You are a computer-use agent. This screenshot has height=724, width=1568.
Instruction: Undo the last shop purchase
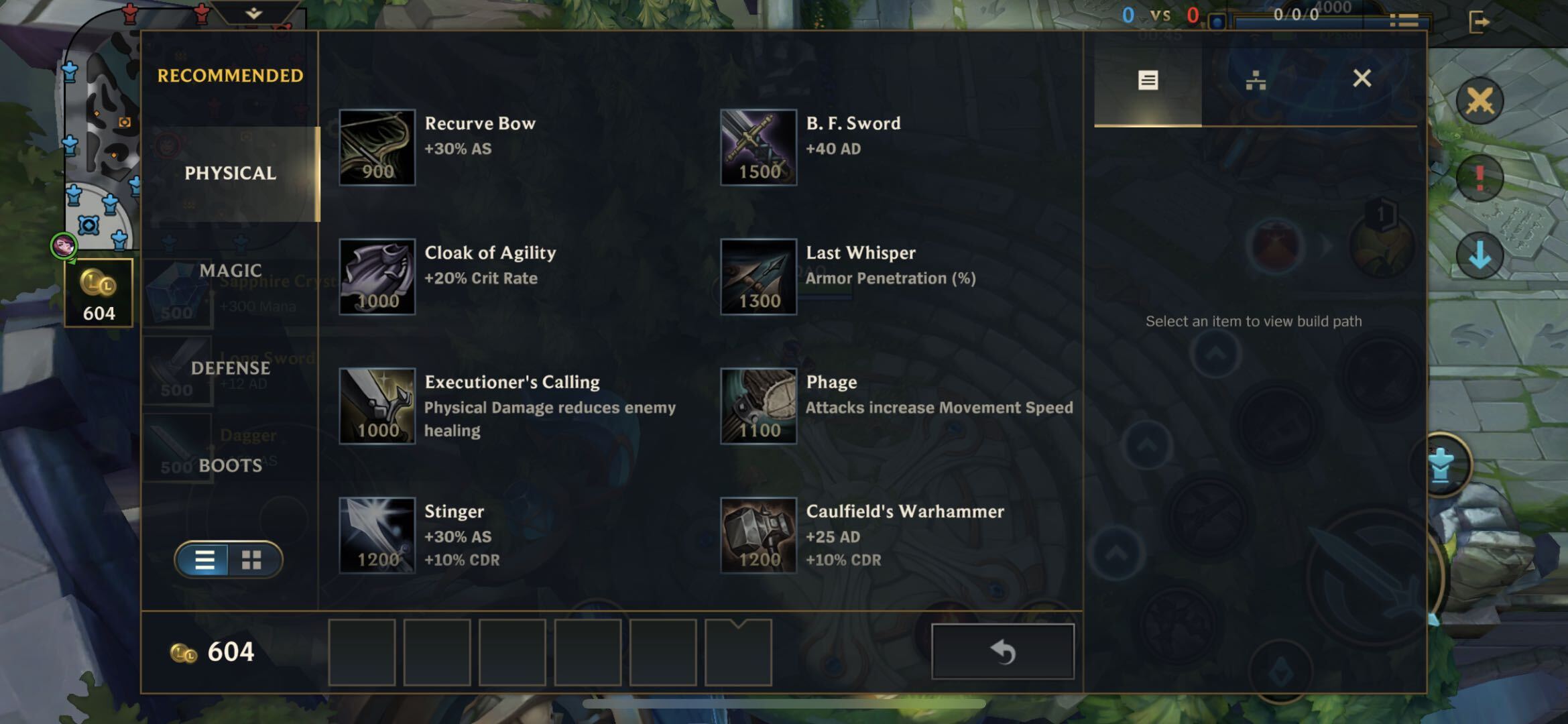[1002, 652]
